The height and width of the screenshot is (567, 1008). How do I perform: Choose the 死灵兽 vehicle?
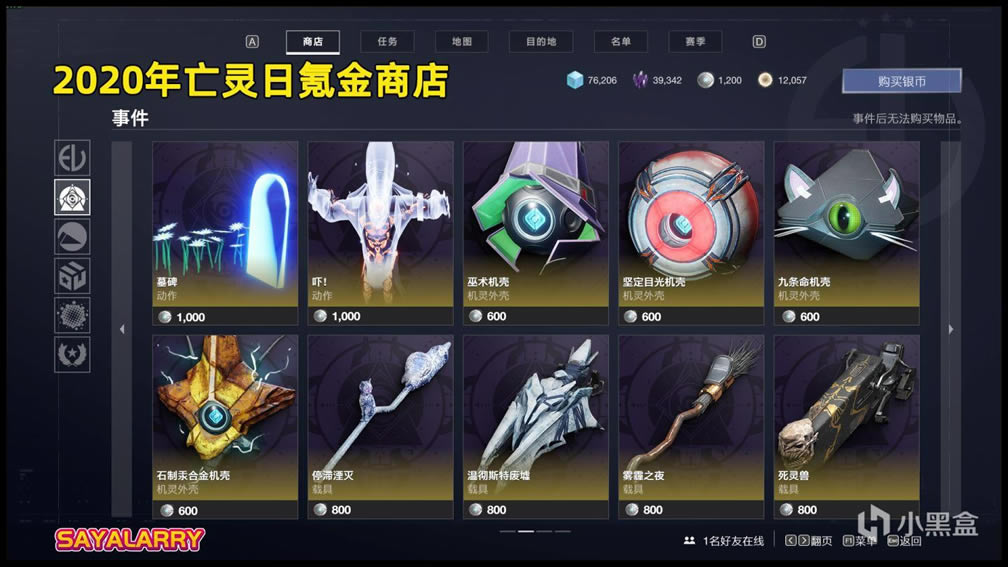[x=846, y=426]
